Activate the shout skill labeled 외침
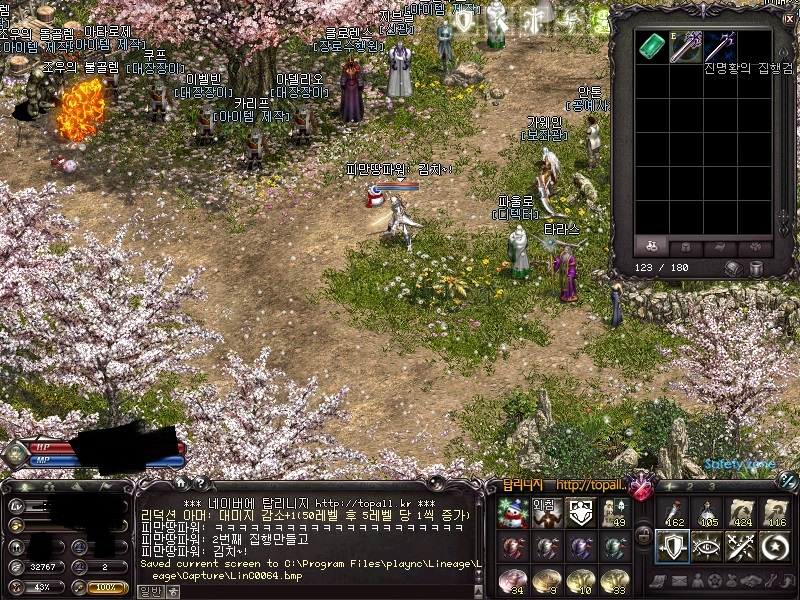The height and width of the screenshot is (600, 800). click(x=546, y=513)
